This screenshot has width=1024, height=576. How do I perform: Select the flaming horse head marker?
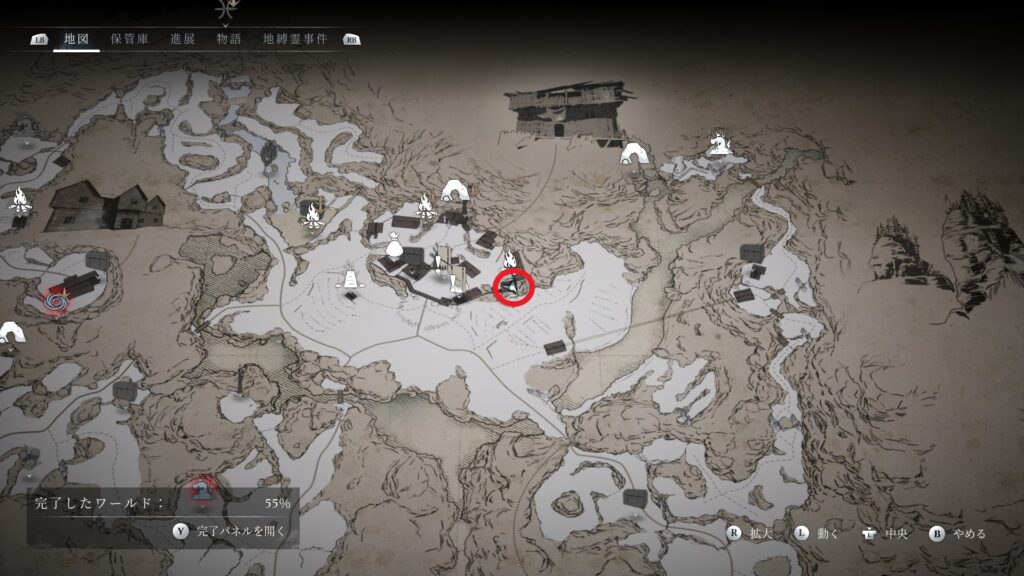click(717, 145)
